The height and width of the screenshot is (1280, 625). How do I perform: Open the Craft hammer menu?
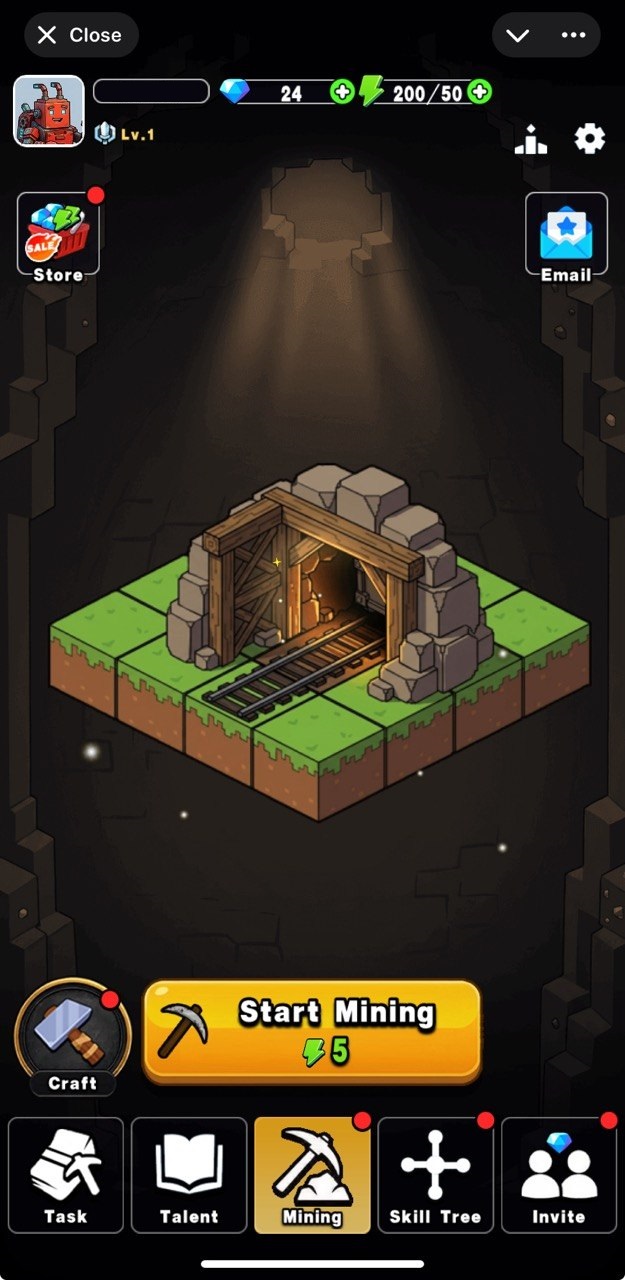[72, 1037]
